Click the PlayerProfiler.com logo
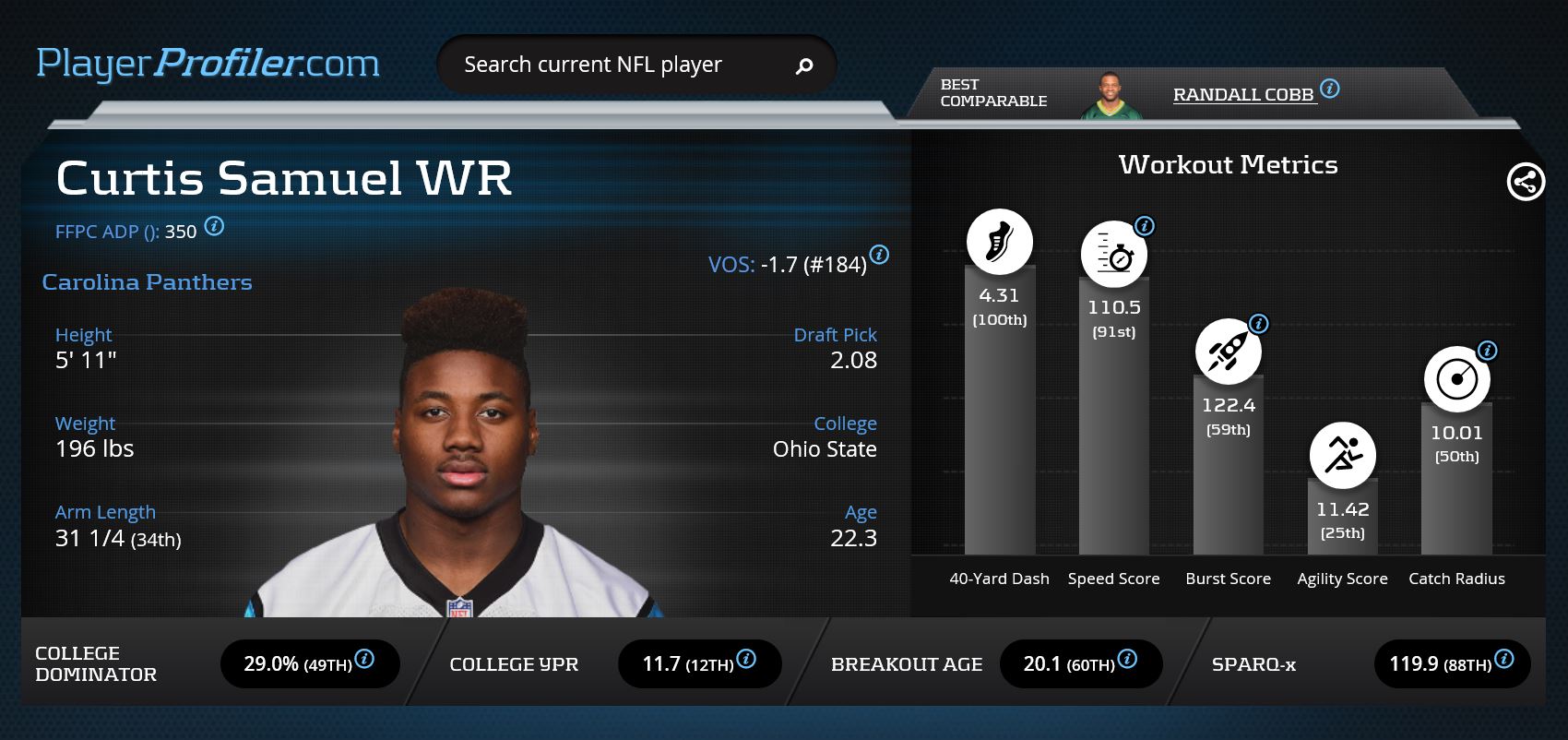Image resolution: width=1568 pixels, height=740 pixels. coord(208,64)
